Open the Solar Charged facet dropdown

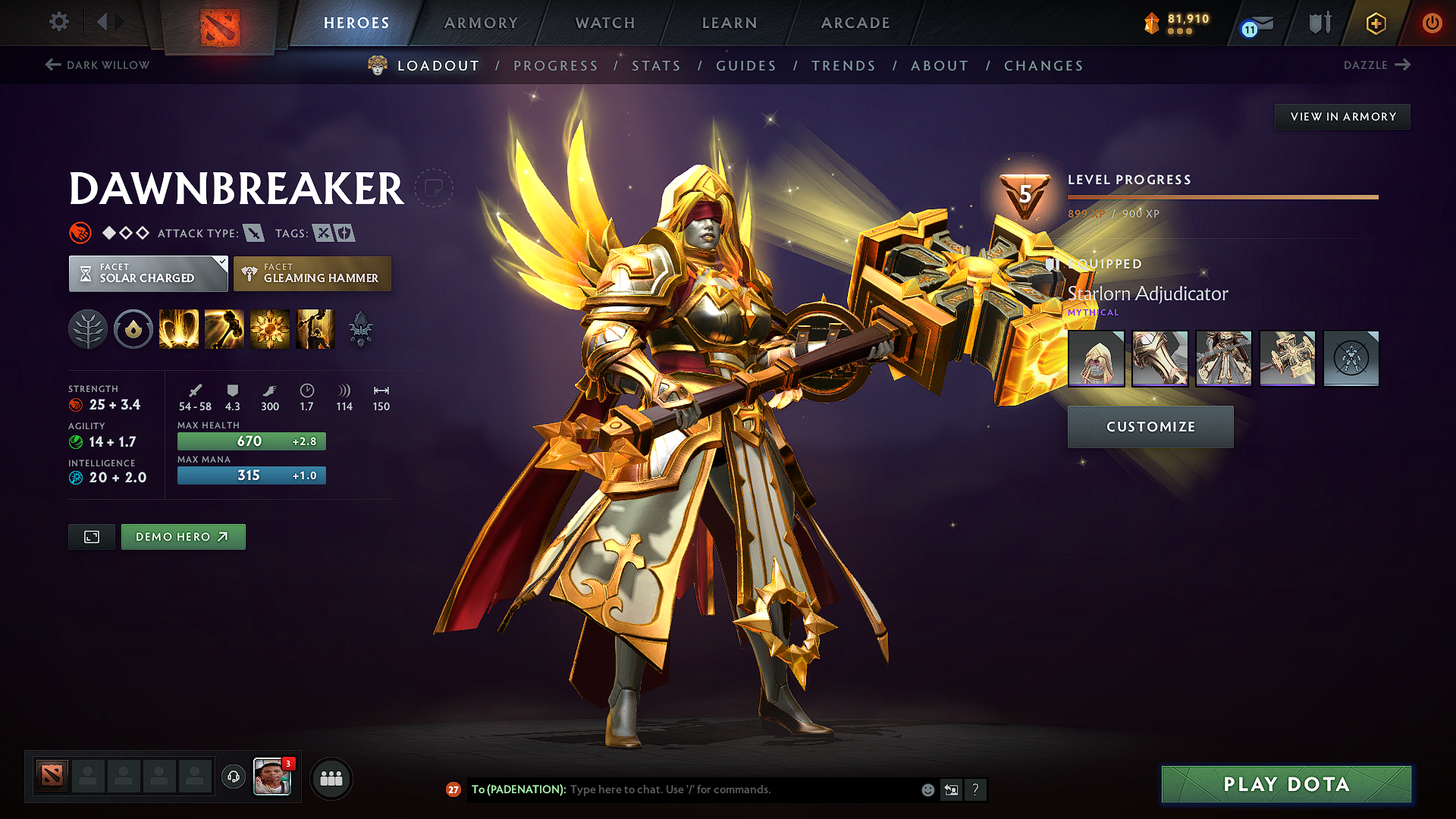coord(148,273)
